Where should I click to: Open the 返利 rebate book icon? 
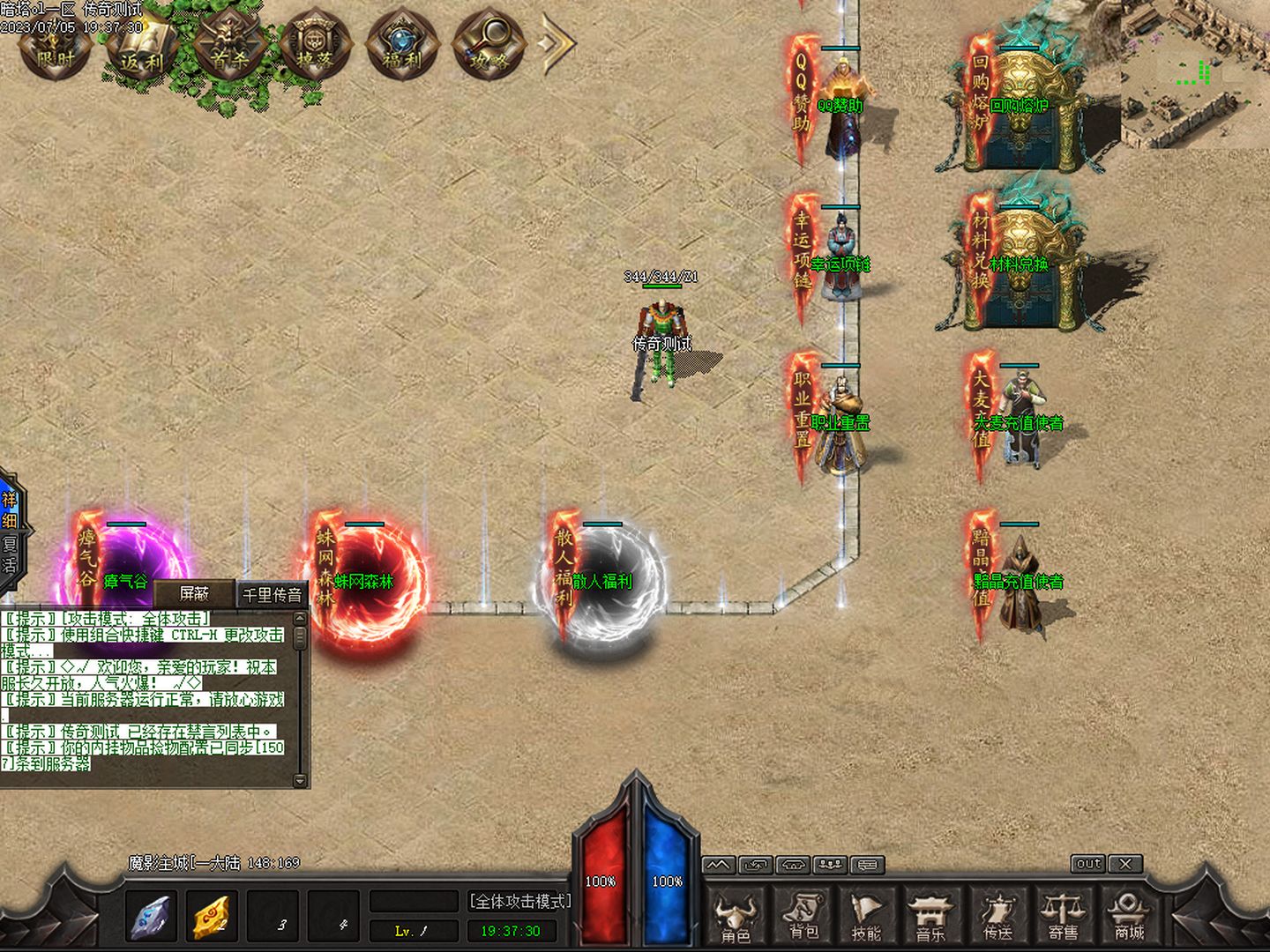pyautogui.click(x=142, y=46)
